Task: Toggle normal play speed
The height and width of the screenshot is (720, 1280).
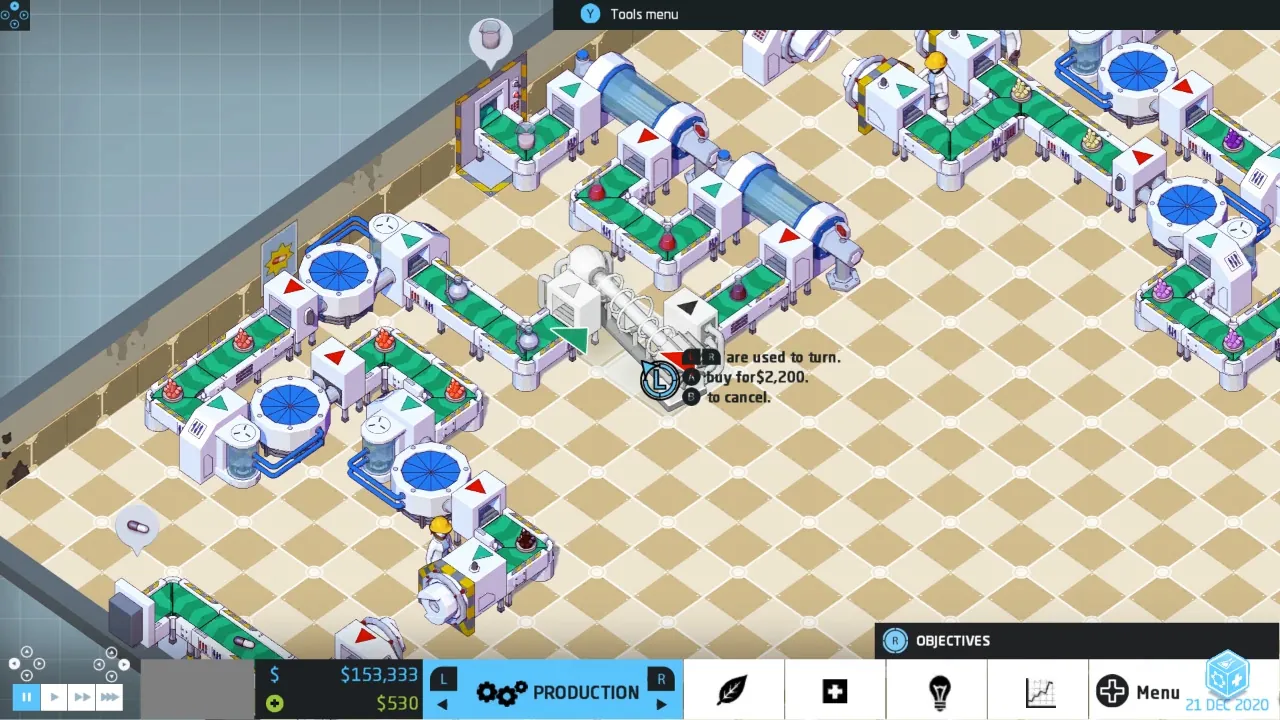Action: [52, 697]
